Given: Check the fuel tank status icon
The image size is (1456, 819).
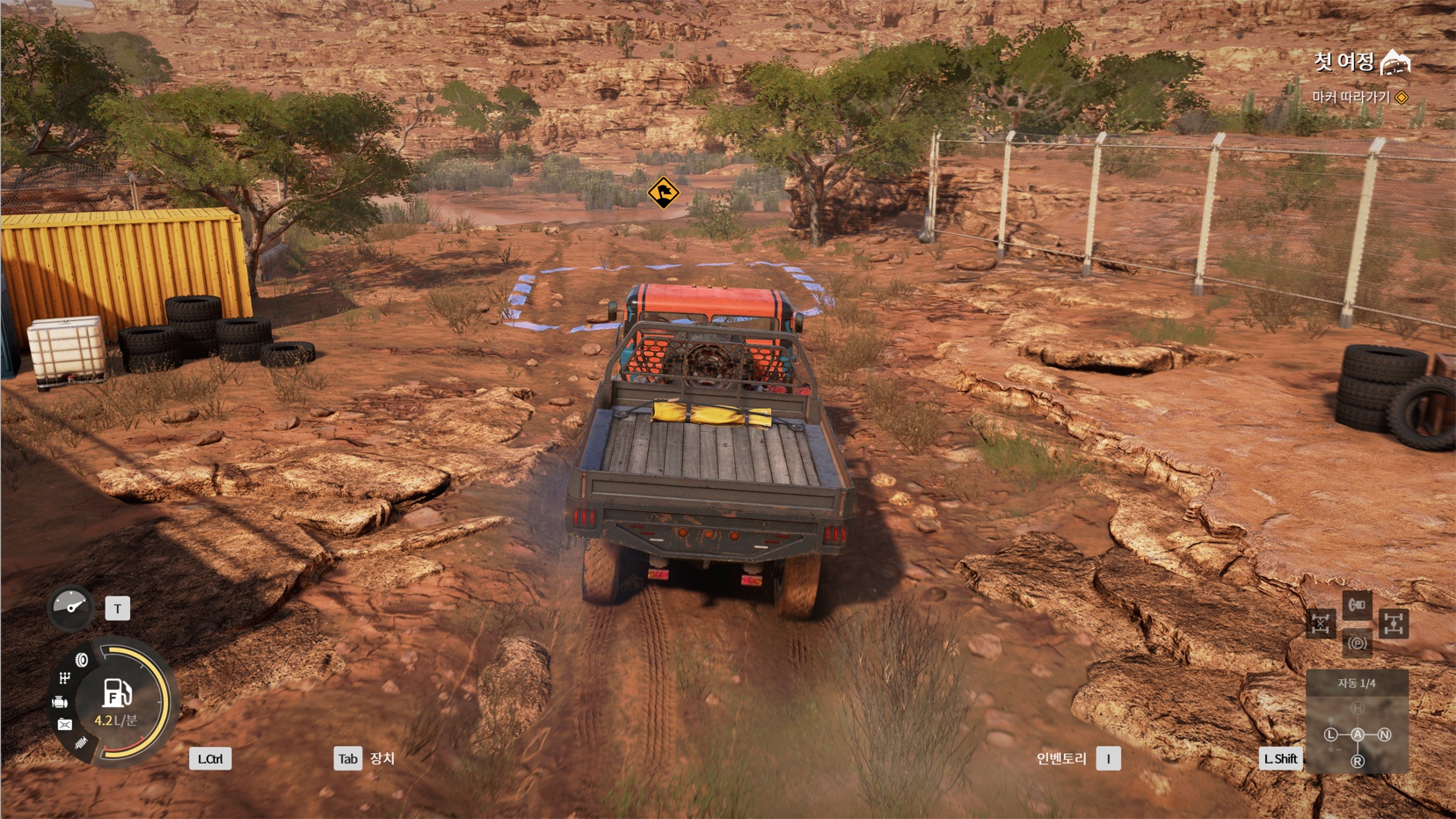Looking at the screenshot, I should tap(65, 724).
